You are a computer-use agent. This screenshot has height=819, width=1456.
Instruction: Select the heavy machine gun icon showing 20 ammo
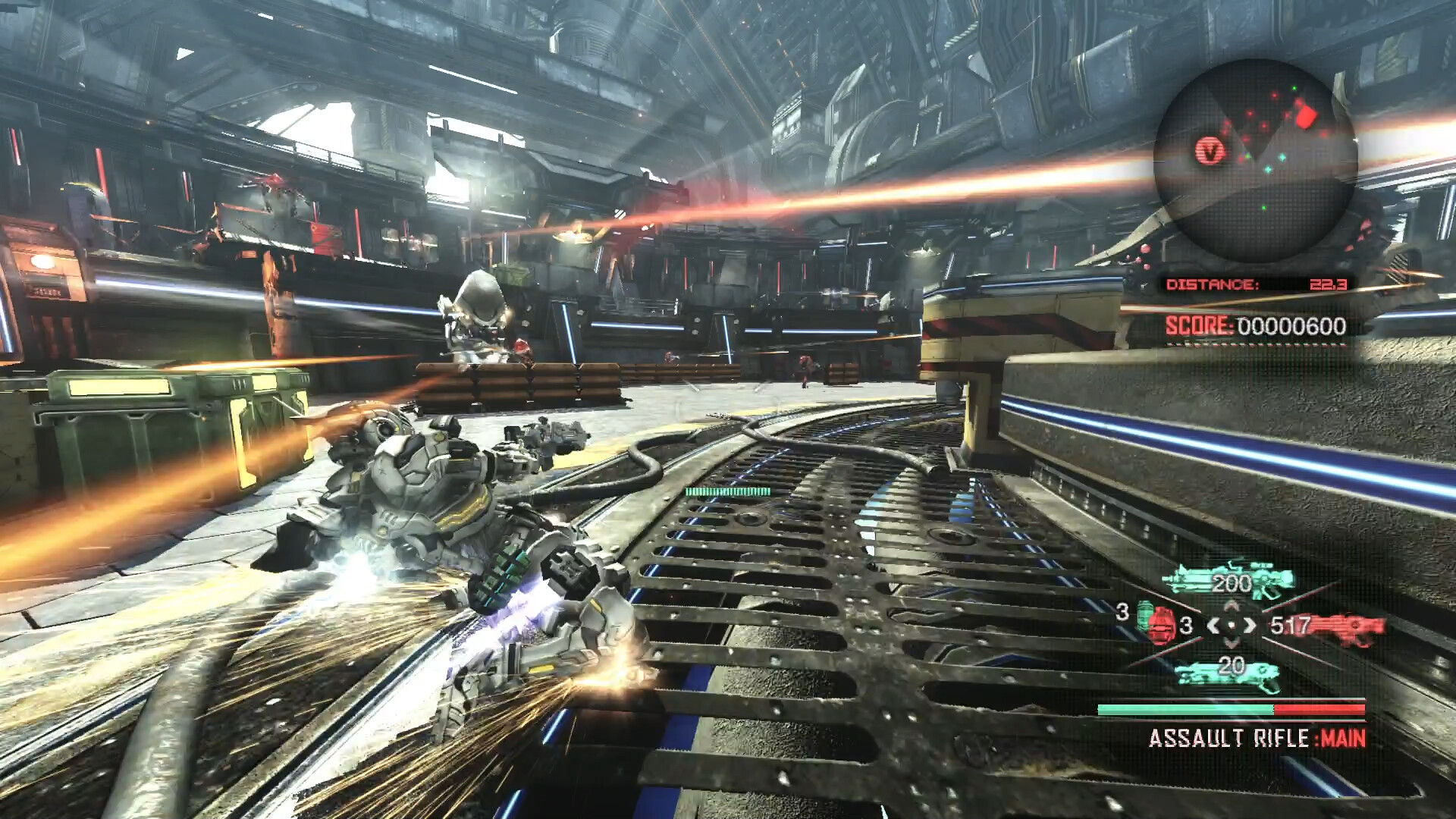coord(1227,675)
